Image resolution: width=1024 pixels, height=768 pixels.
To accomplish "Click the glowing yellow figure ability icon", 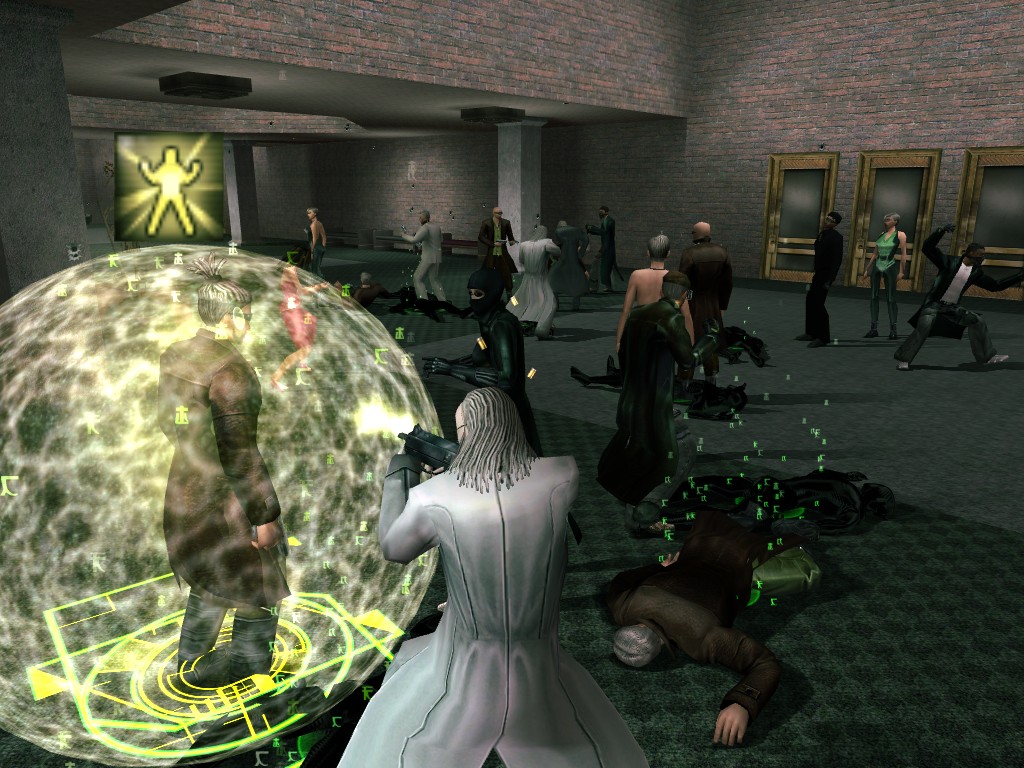I will click(169, 187).
